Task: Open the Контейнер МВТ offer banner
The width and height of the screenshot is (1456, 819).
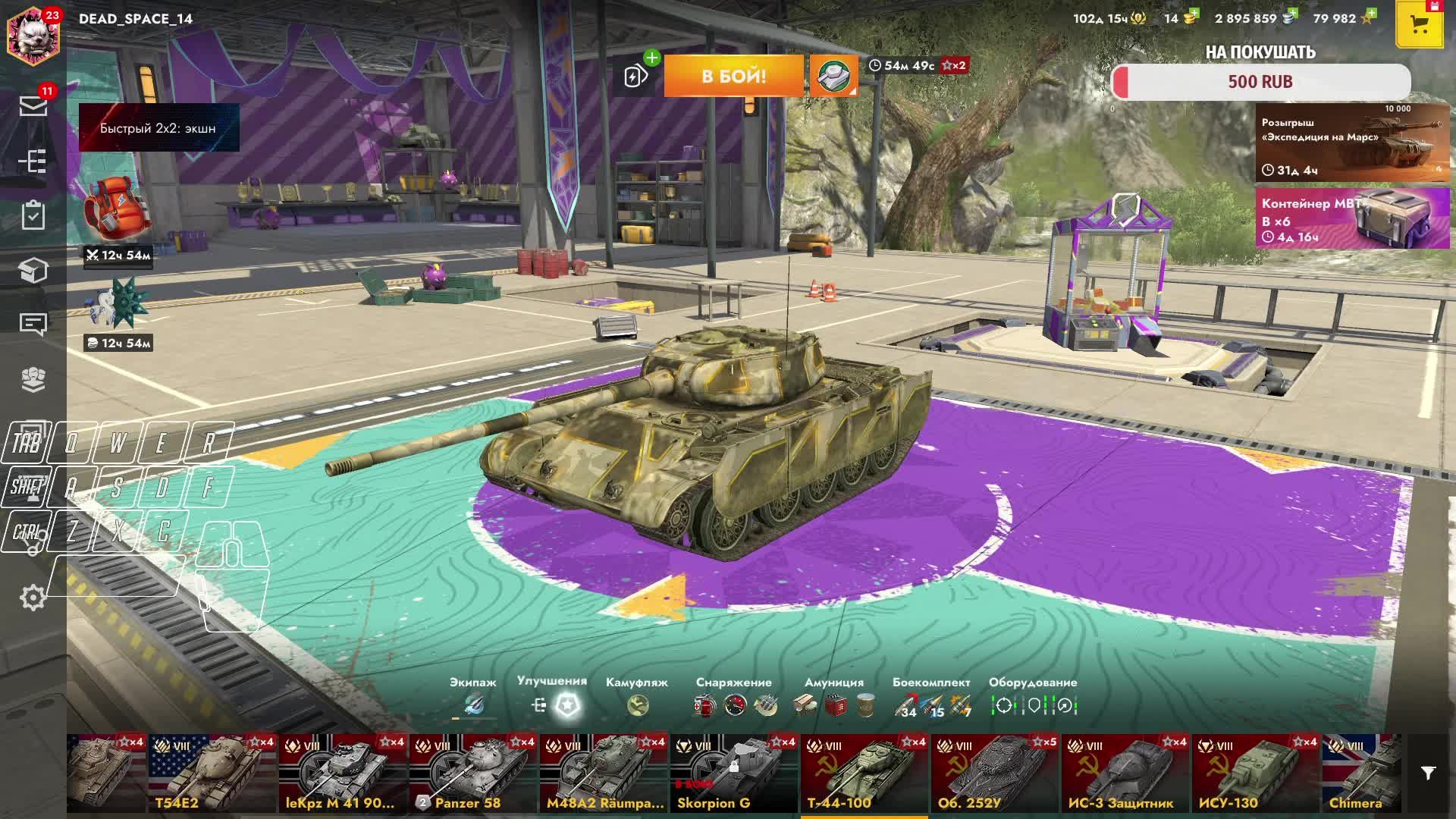Action: 1352,218
